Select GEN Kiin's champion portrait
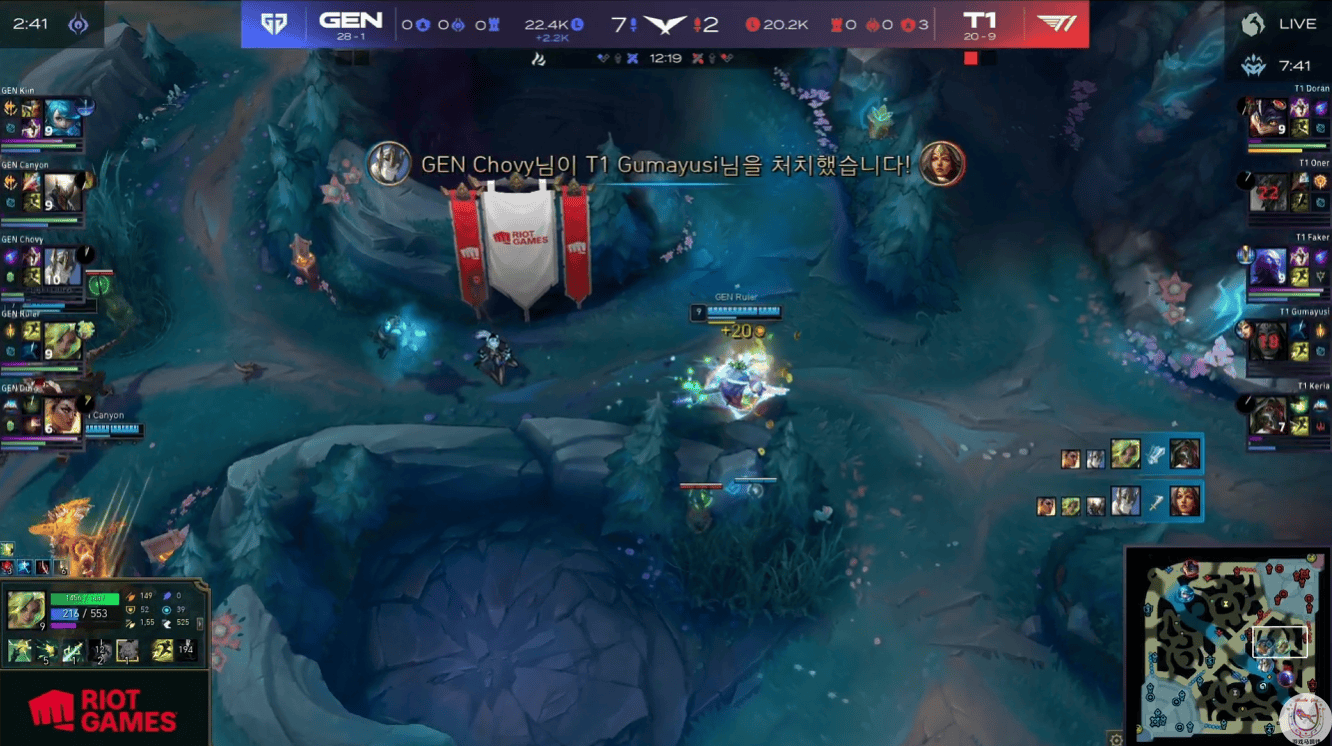The image size is (1332, 746). pos(62,119)
